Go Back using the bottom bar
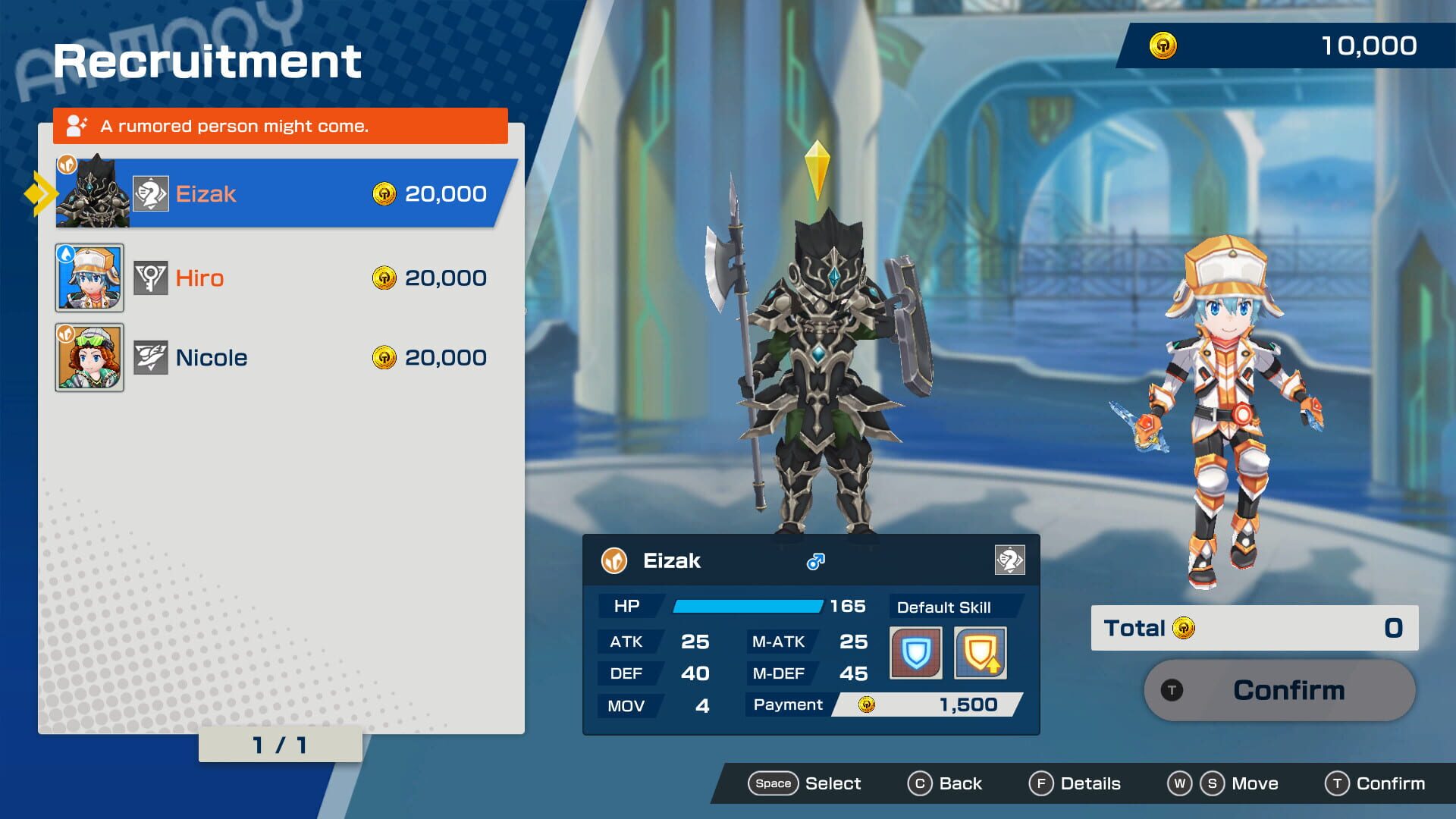 945,783
